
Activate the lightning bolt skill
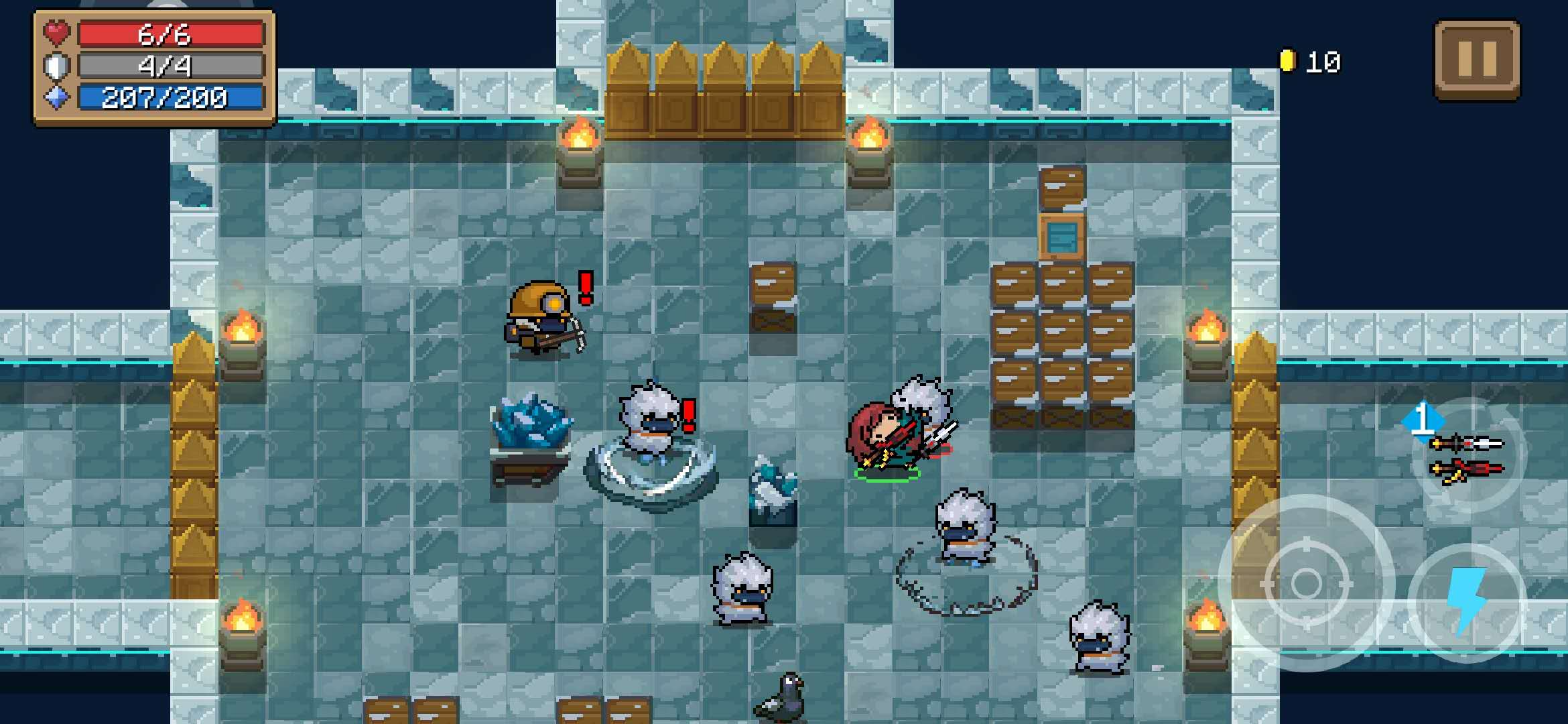point(1467,601)
